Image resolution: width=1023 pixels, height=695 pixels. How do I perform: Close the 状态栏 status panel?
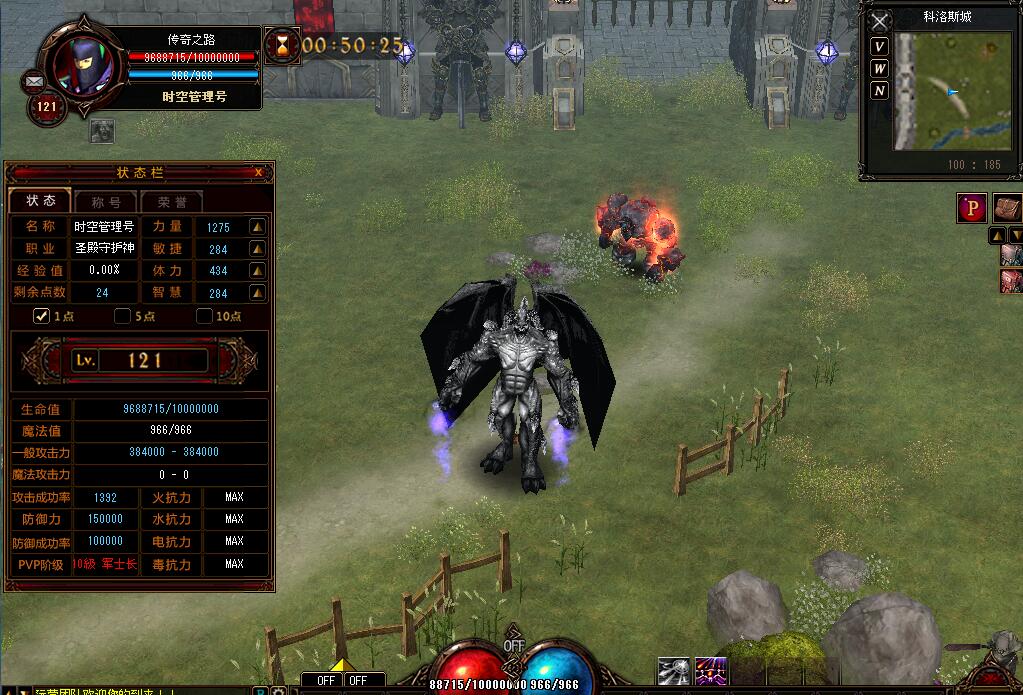[x=259, y=173]
